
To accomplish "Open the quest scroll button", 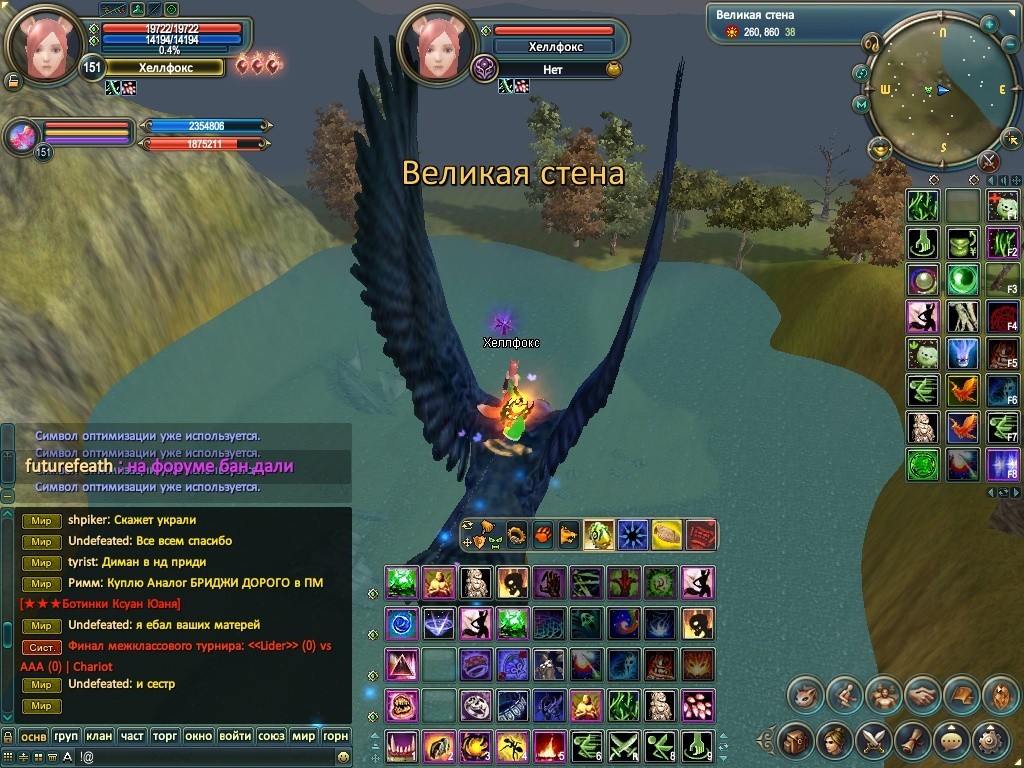I will tap(912, 742).
